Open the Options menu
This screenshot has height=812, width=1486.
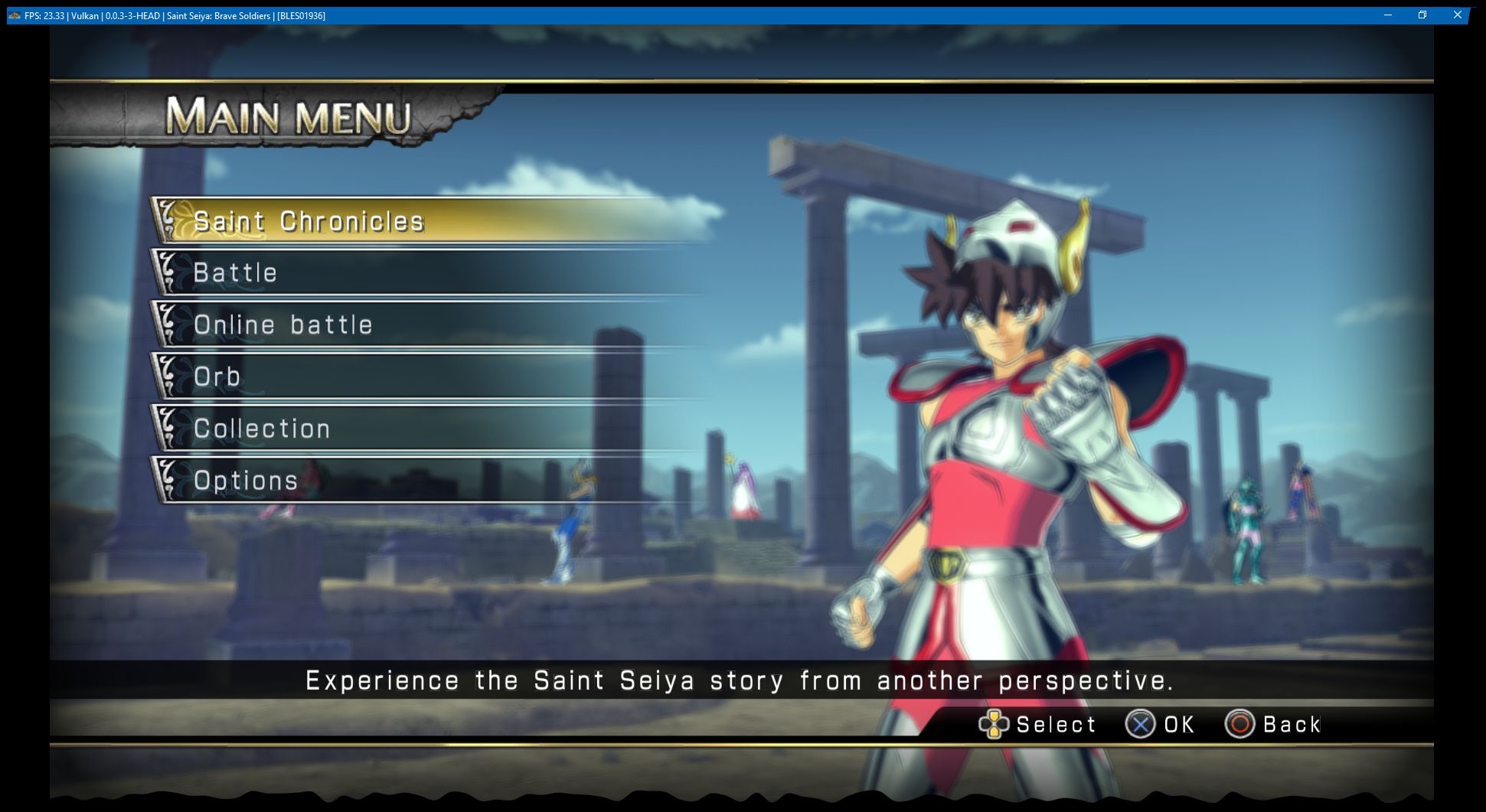(245, 481)
